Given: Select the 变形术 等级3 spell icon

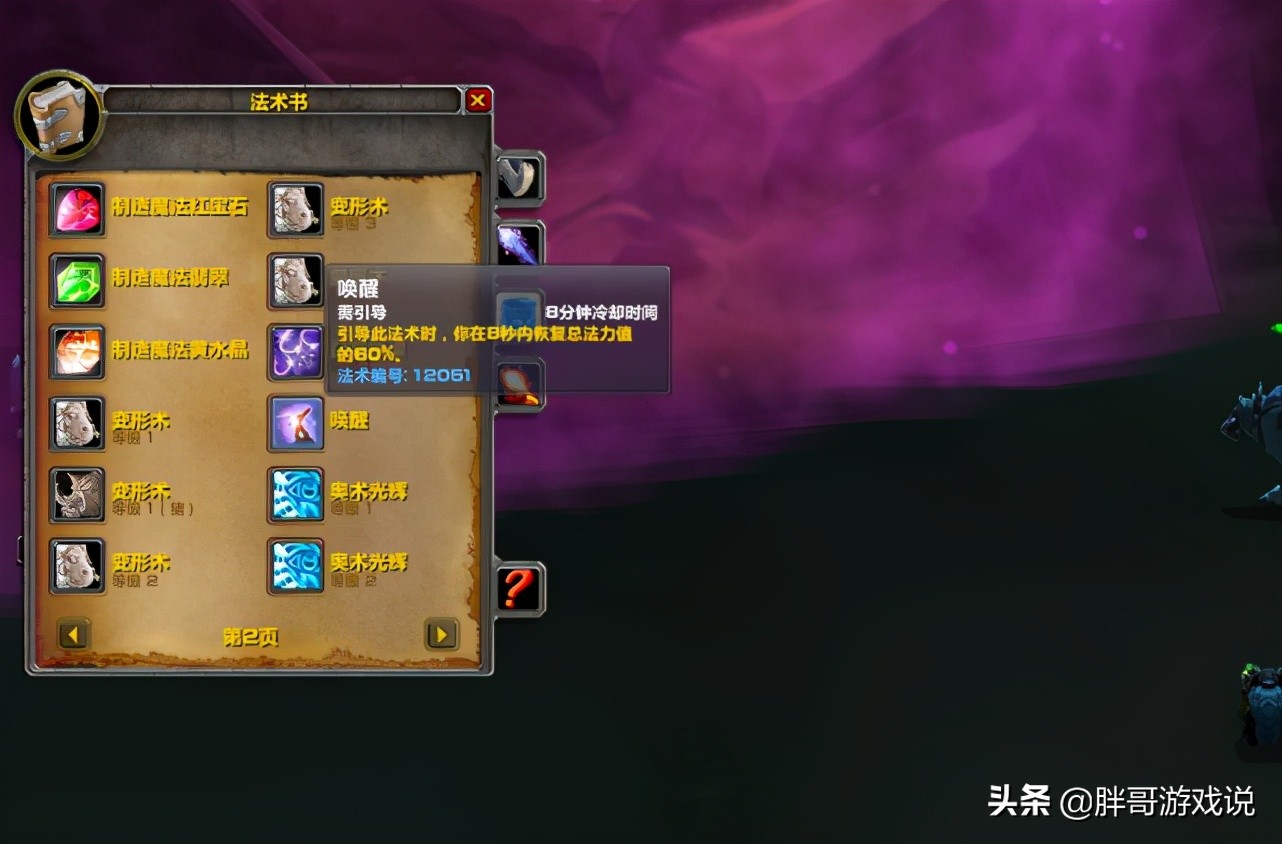Looking at the screenshot, I should tap(295, 206).
